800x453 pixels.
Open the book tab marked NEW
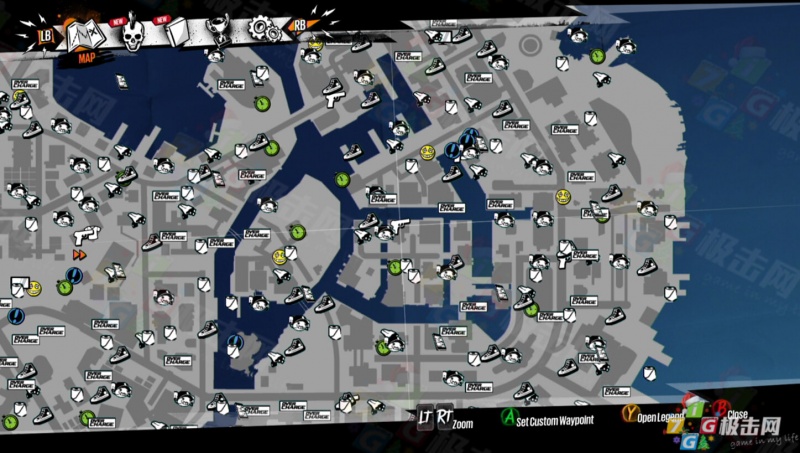[177, 33]
